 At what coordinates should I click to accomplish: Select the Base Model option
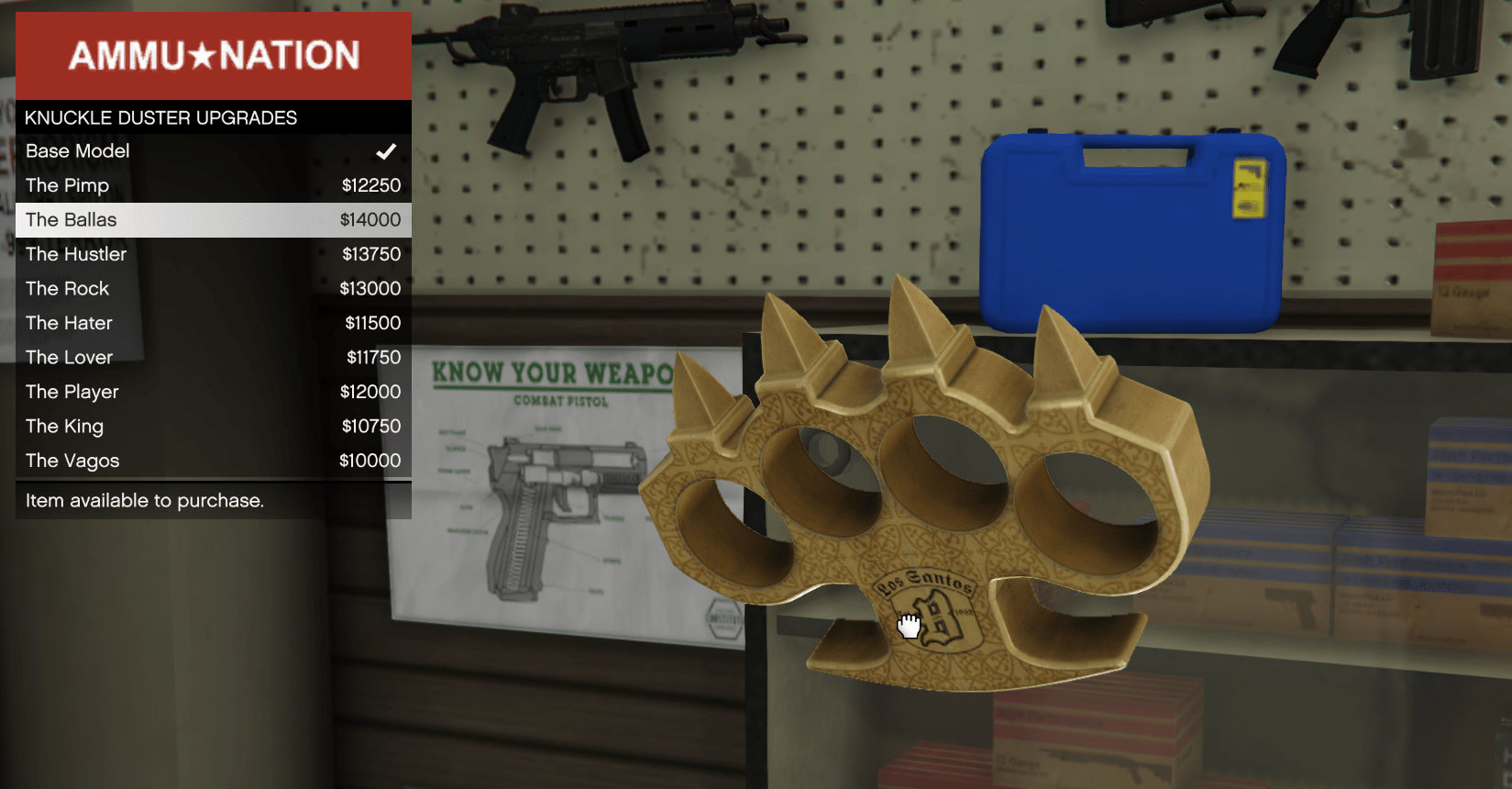tap(77, 151)
